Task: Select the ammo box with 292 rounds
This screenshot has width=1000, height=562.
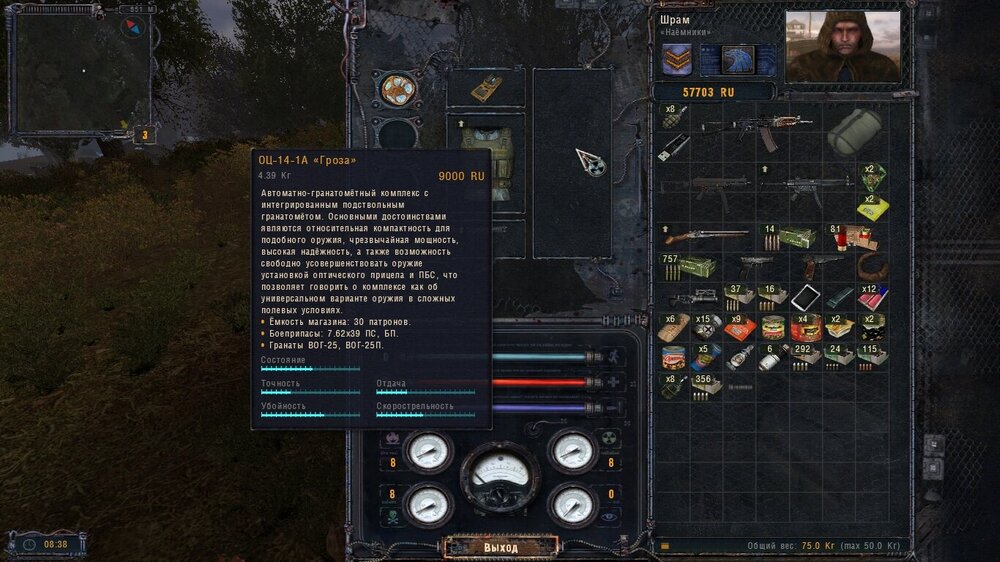Action: coord(804,357)
